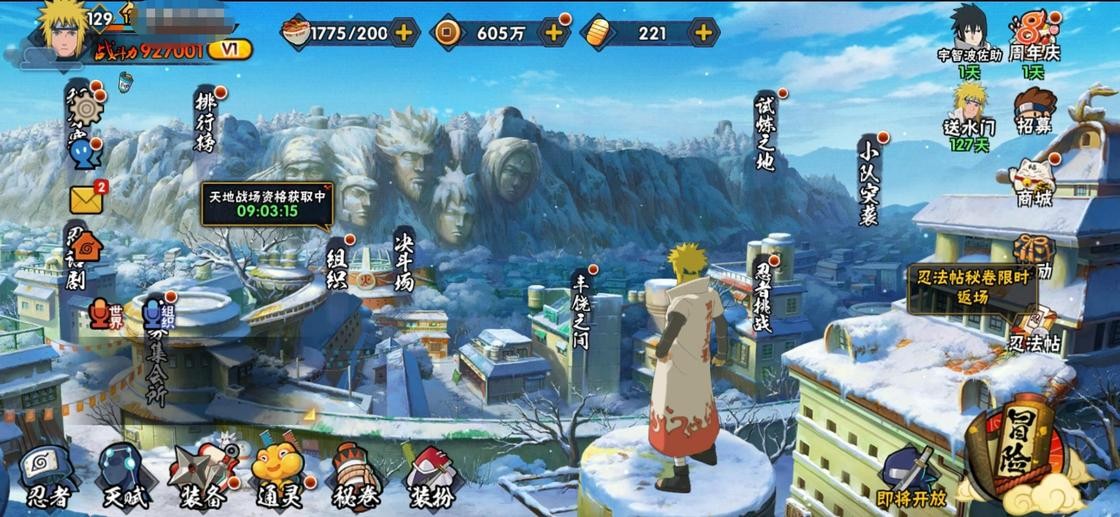Open the 忍法帖 ninja scroll icon
The image size is (1120, 517).
click(1034, 330)
